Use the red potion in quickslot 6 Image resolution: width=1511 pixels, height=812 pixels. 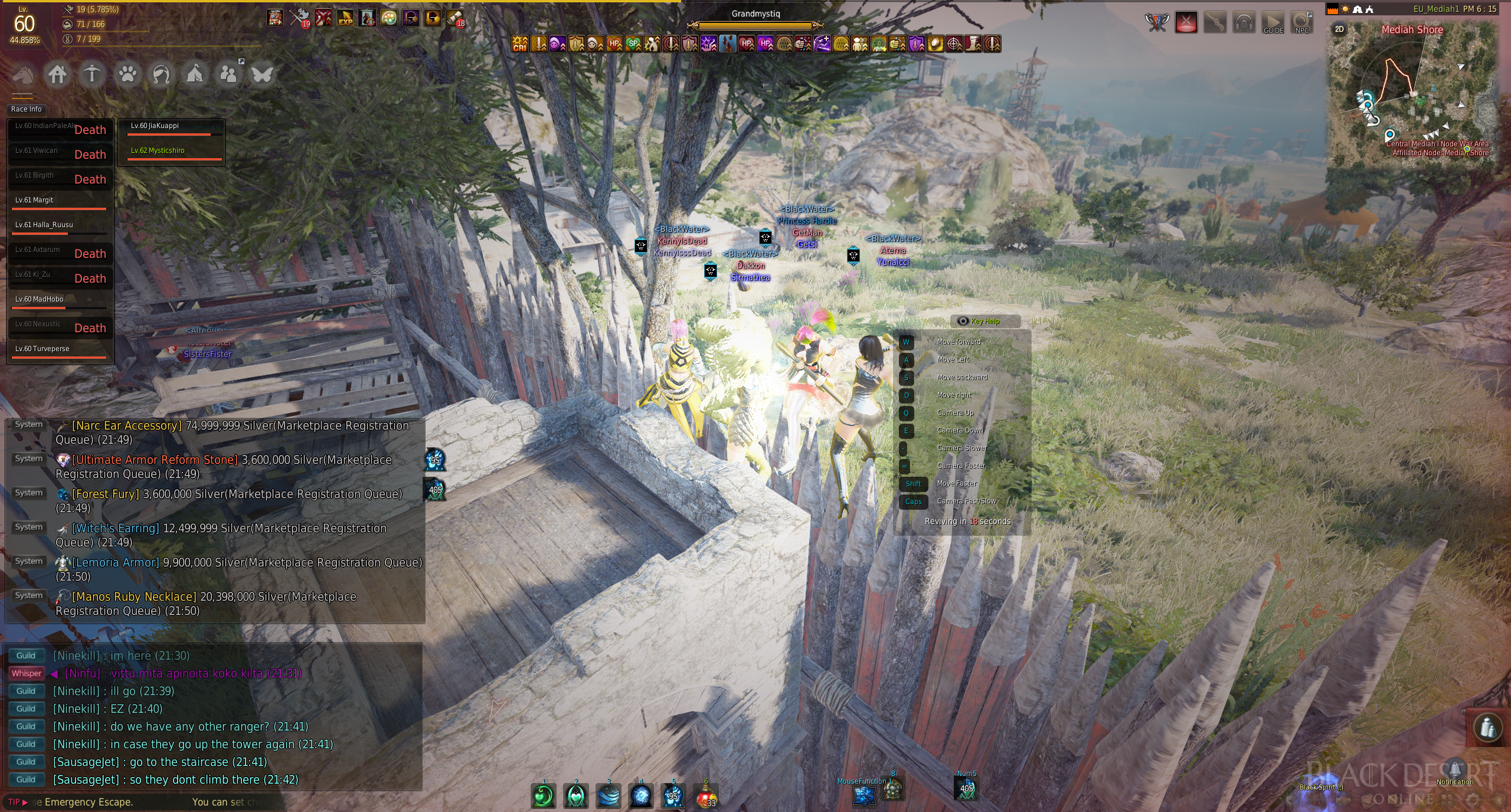705,796
